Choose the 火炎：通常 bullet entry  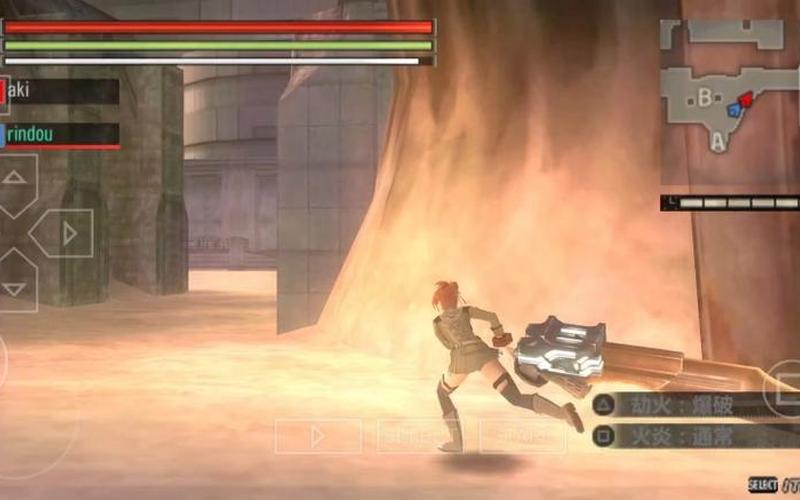(690, 436)
